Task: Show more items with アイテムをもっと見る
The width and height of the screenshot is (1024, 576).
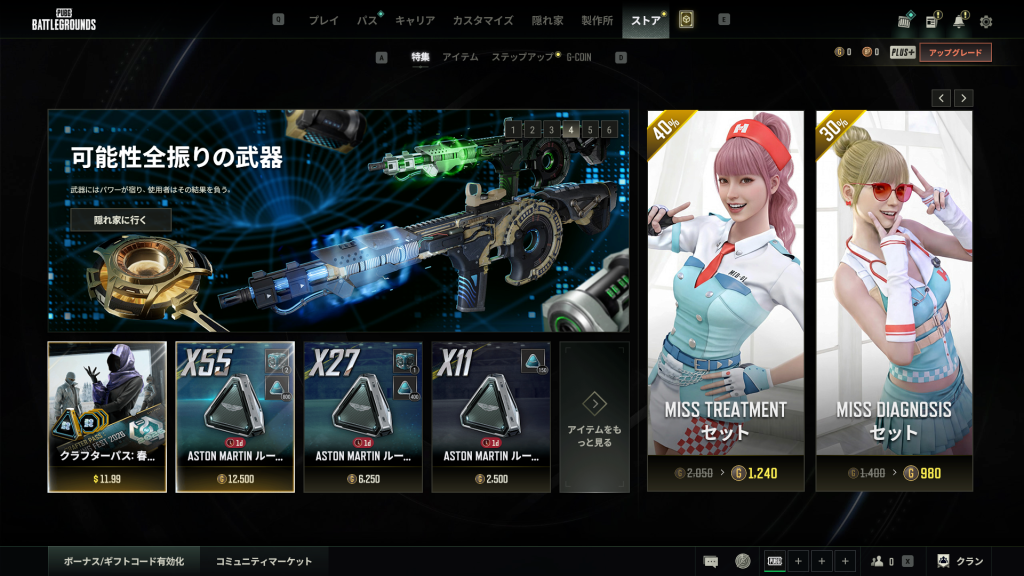Action: point(595,417)
